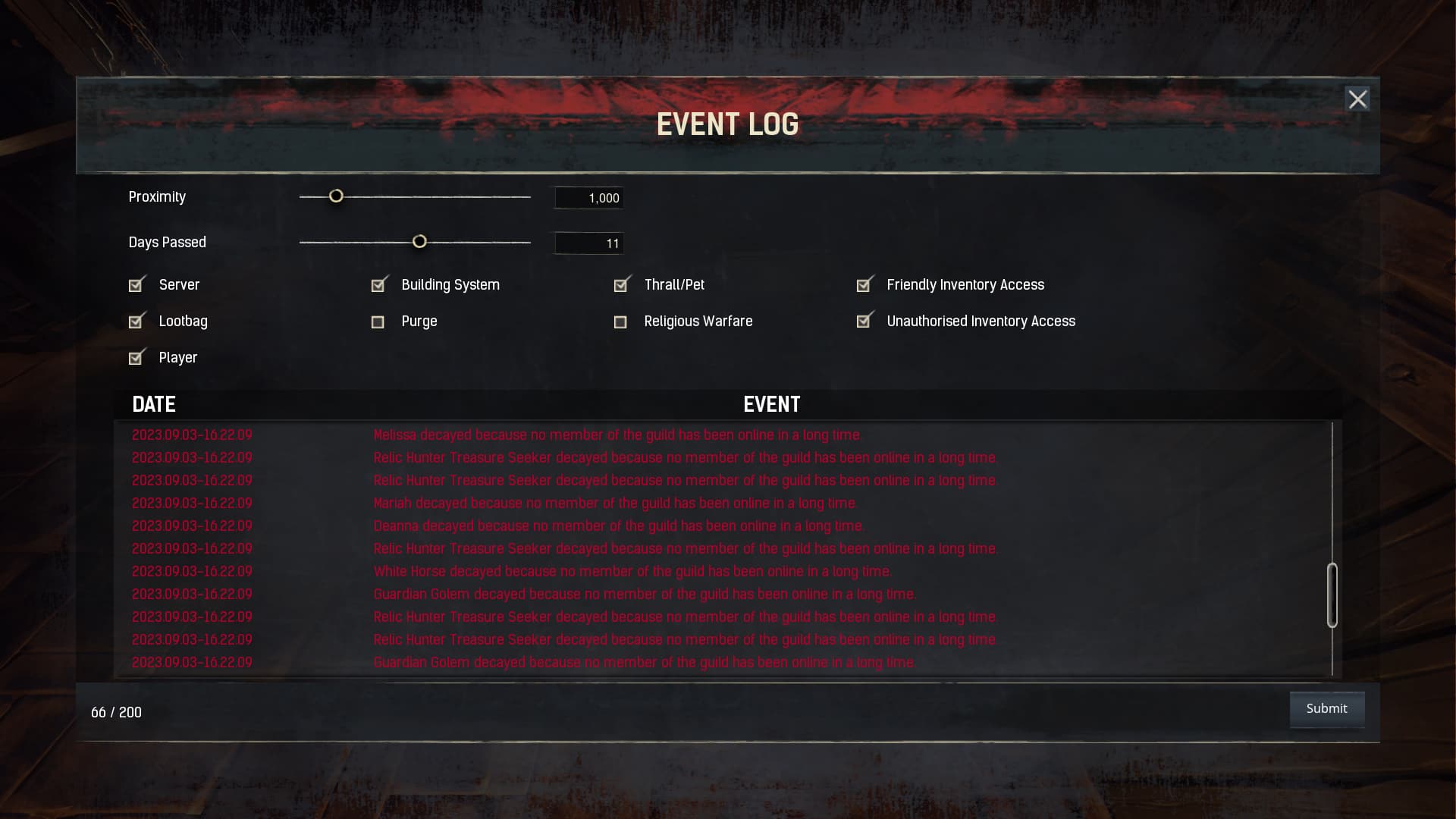Disable the Player event filter
Screen dimensions: 1456x819
136,357
